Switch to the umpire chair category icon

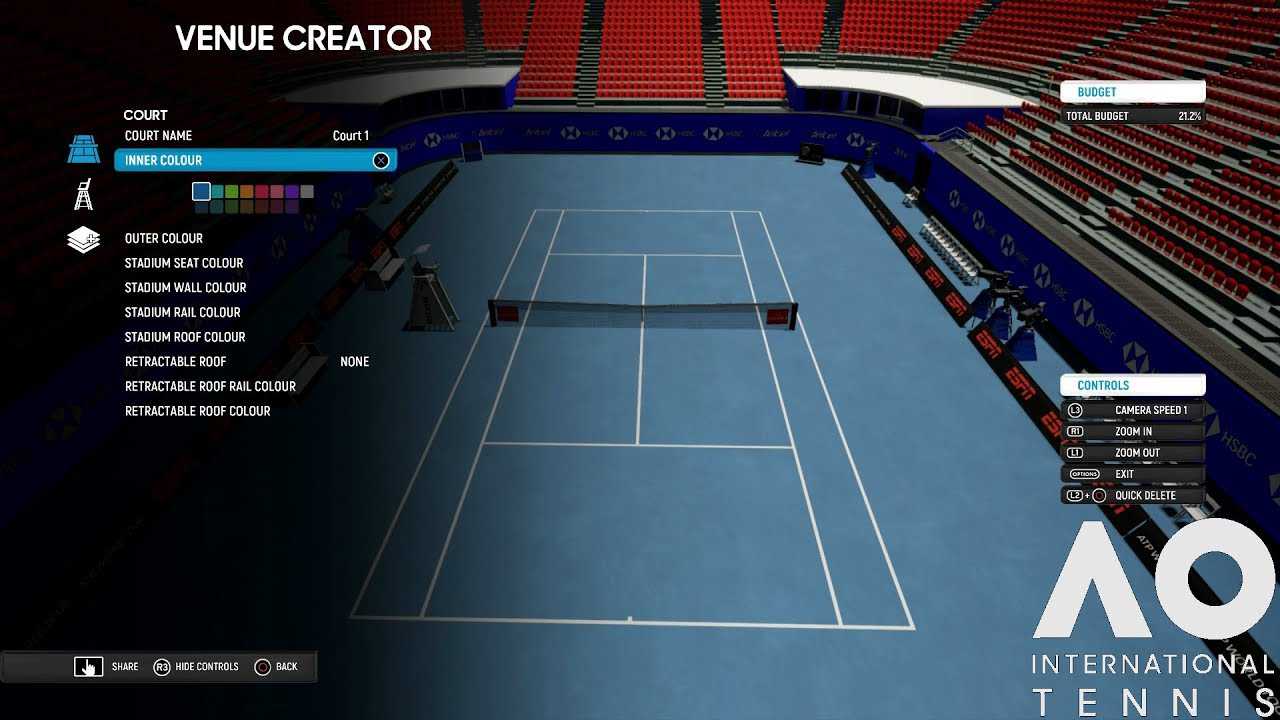tap(84, 194)
